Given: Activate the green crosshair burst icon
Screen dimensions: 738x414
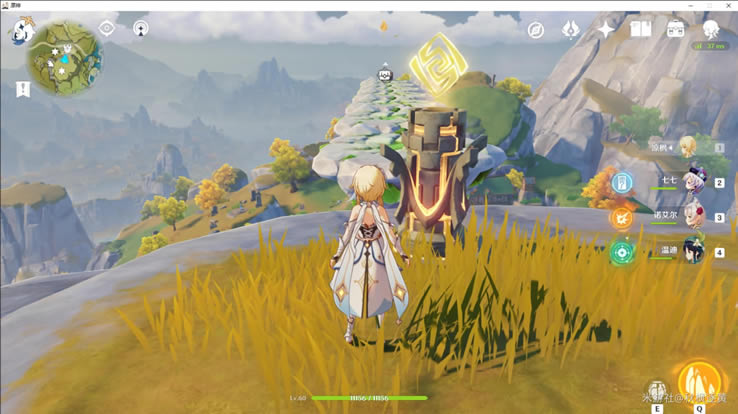Looking at the screenshot, I should point(622,251).
